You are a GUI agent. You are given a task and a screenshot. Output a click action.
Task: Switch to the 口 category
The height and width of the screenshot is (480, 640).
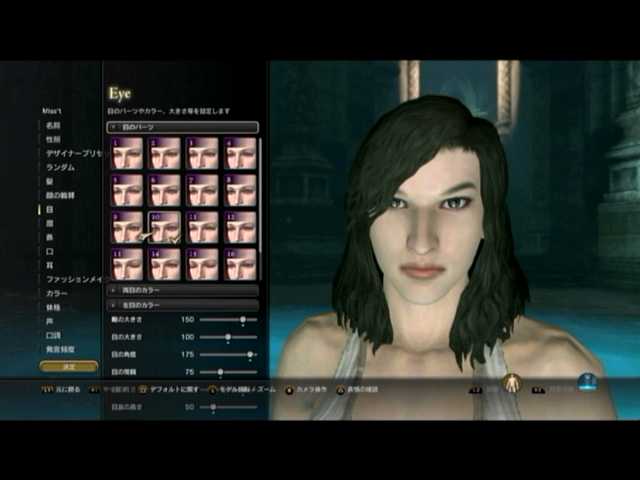(48, 251)
